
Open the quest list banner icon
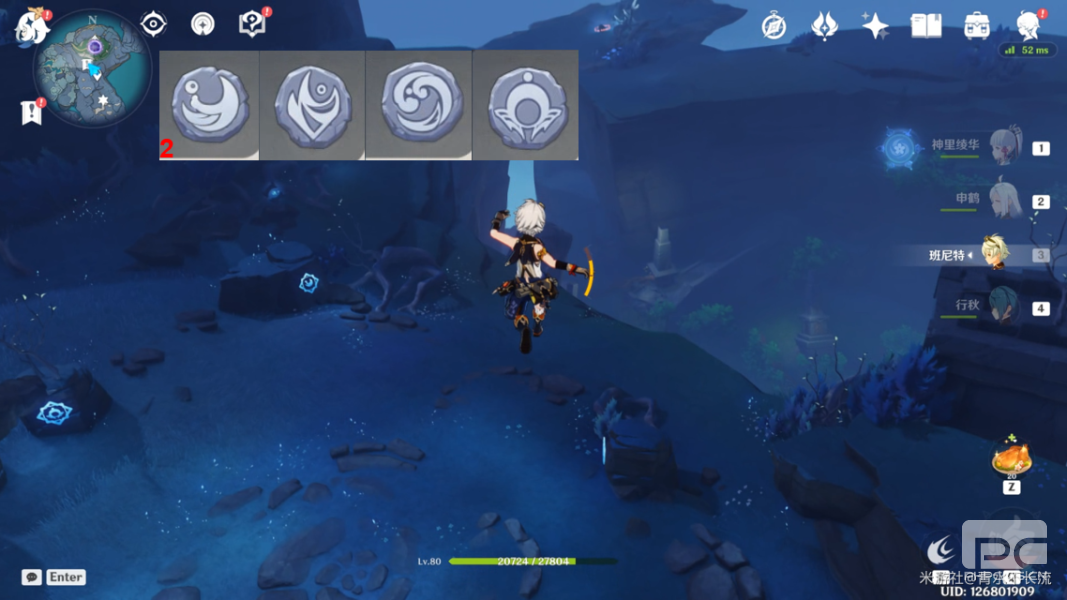31,112
